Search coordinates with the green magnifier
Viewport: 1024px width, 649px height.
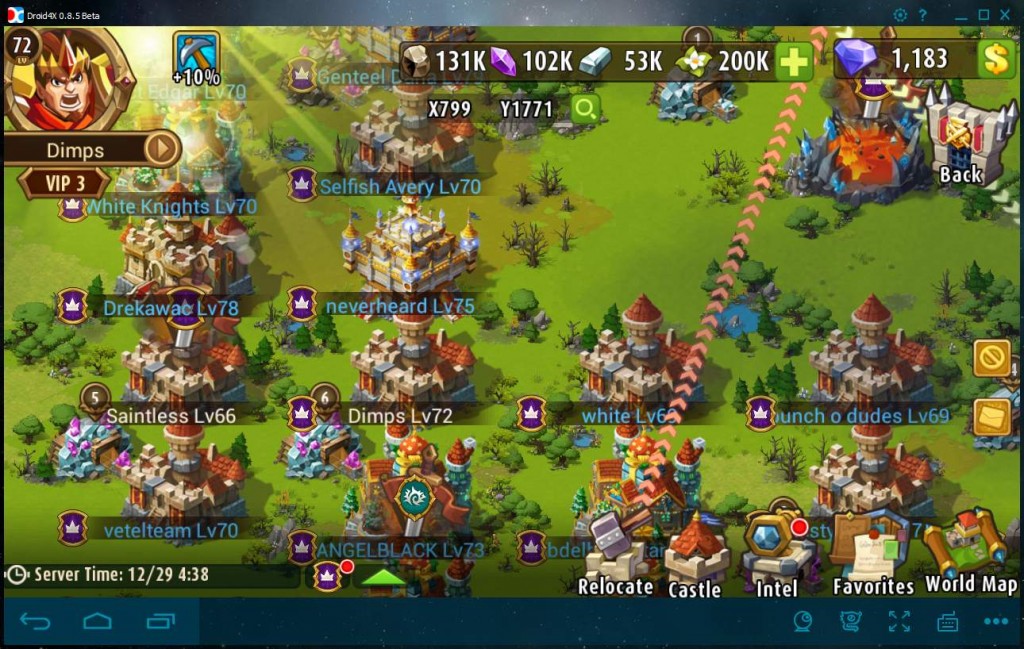[584, 109]
